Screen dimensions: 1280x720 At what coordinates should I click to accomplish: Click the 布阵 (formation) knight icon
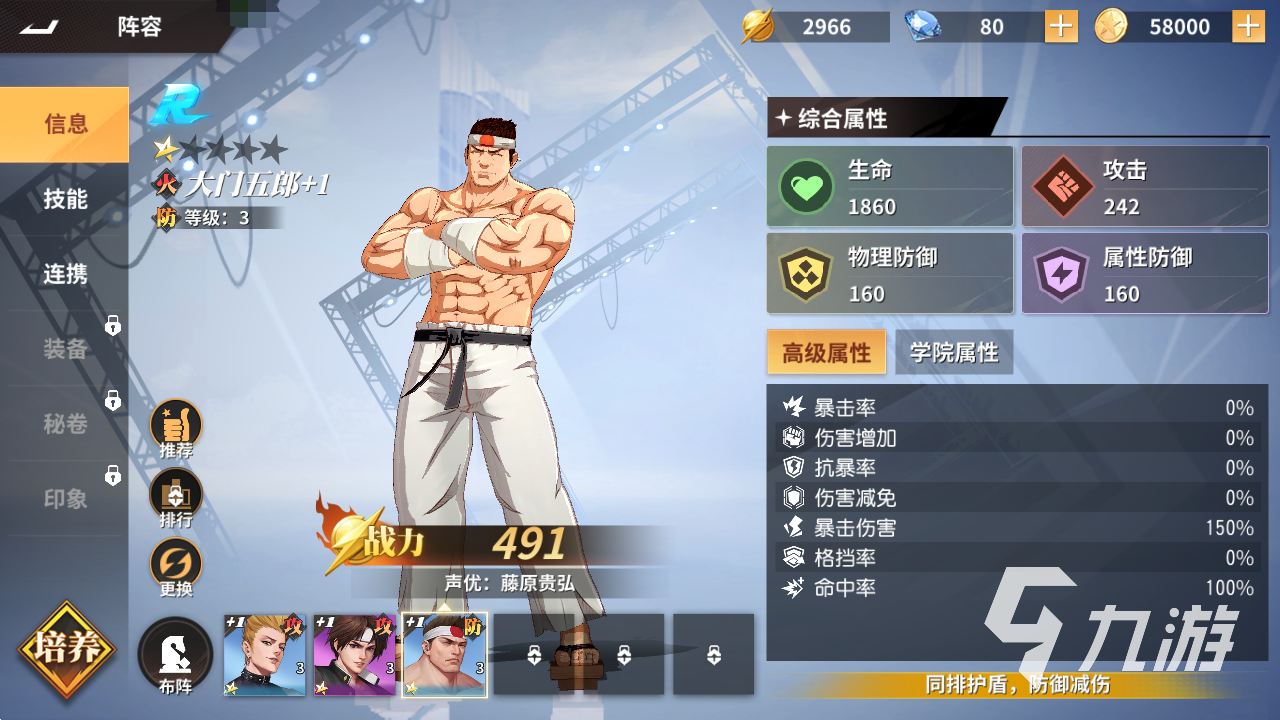coord(175,655)
